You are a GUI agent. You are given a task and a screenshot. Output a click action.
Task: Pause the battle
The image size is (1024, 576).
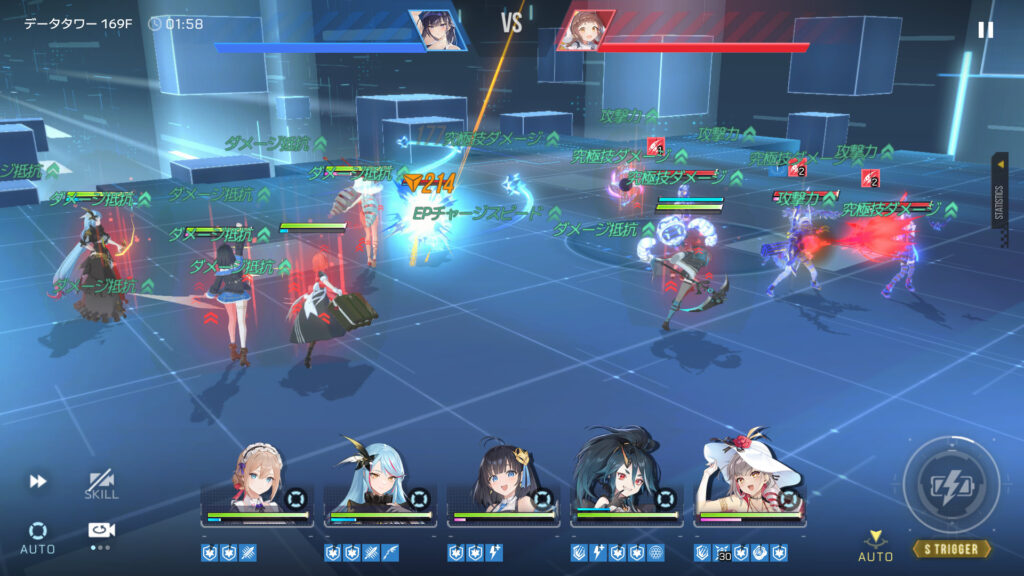click(985, 29)
